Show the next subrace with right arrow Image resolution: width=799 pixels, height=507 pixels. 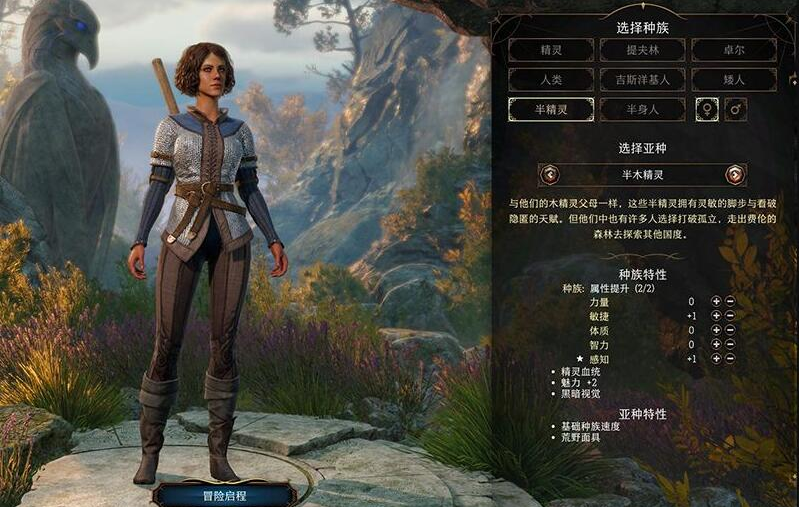click(x=735, y=175)
